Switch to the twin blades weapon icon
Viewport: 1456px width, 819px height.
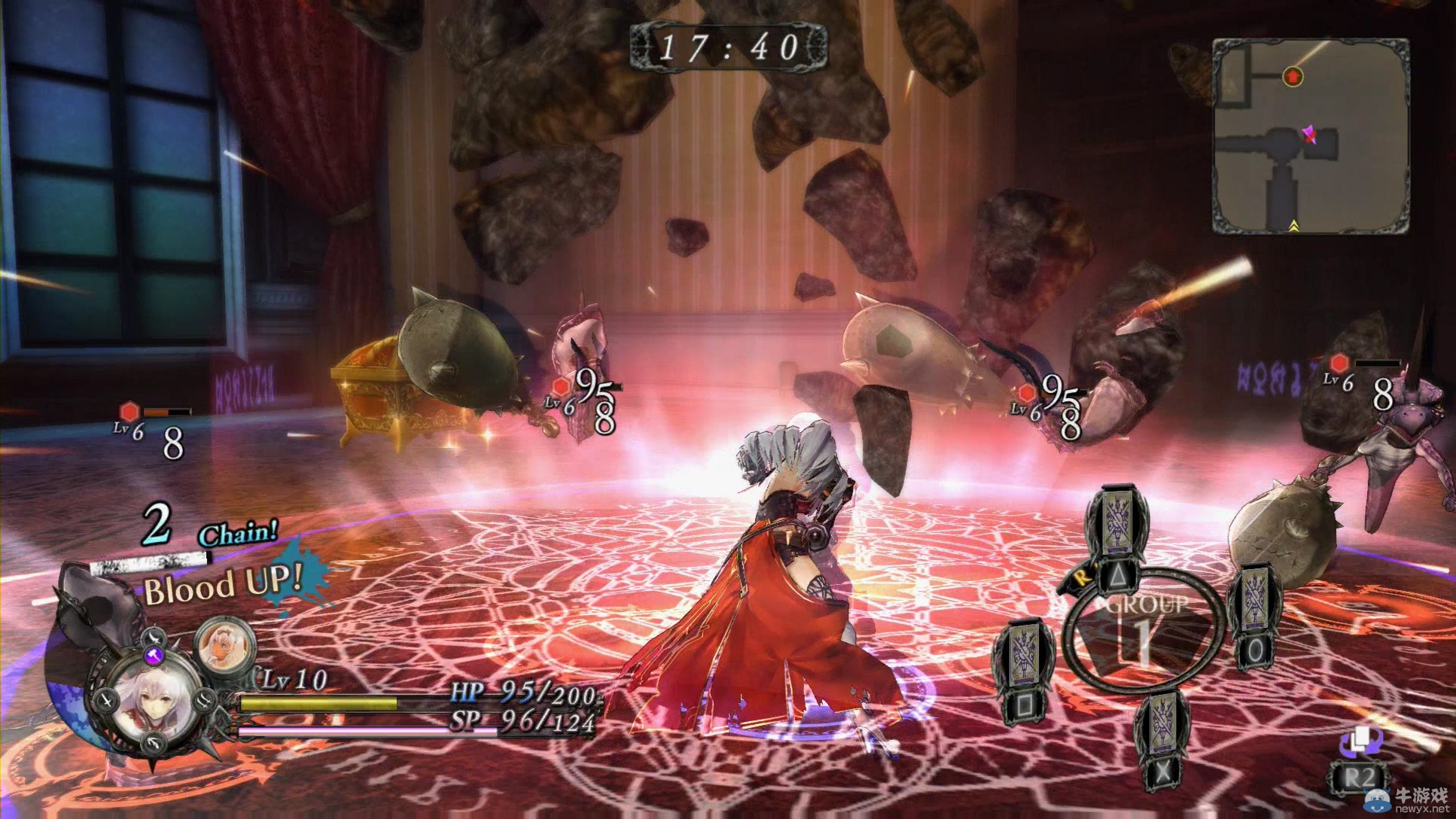pyautogui.click(x=204, y=700)
